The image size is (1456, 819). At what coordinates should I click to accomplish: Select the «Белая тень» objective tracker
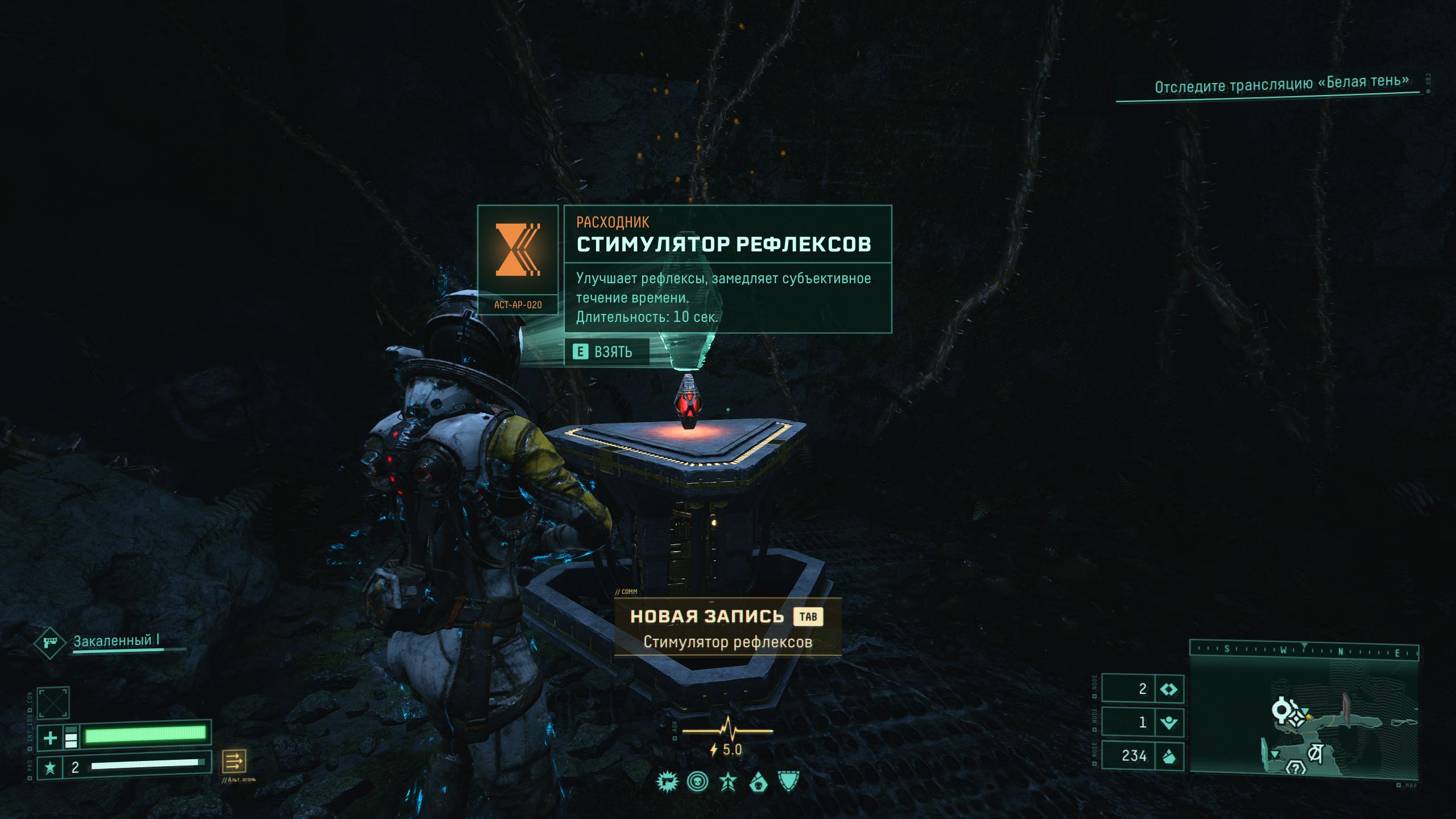[x=1281, y=84]
